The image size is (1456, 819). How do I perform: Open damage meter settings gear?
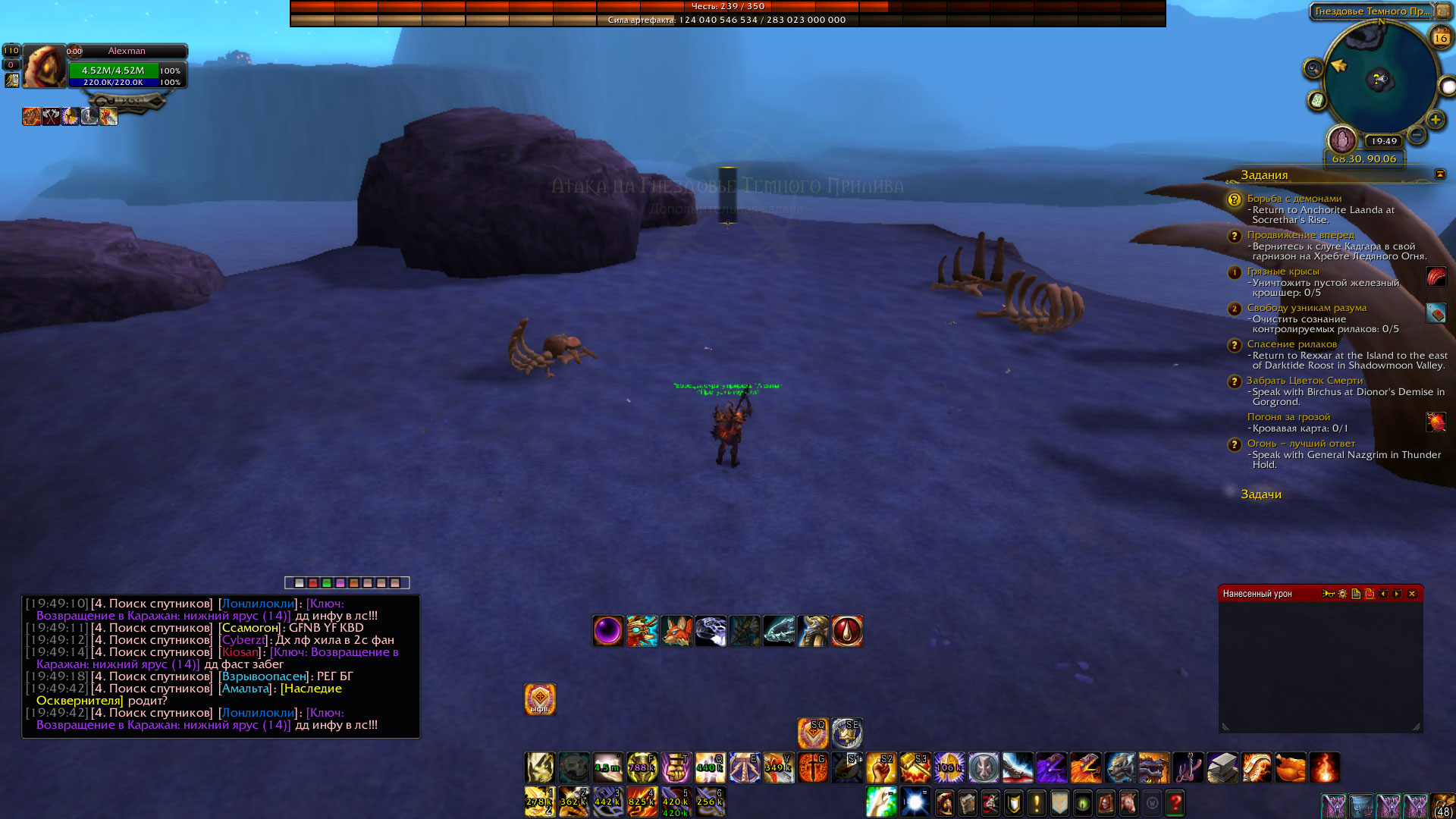(1342, 594)
